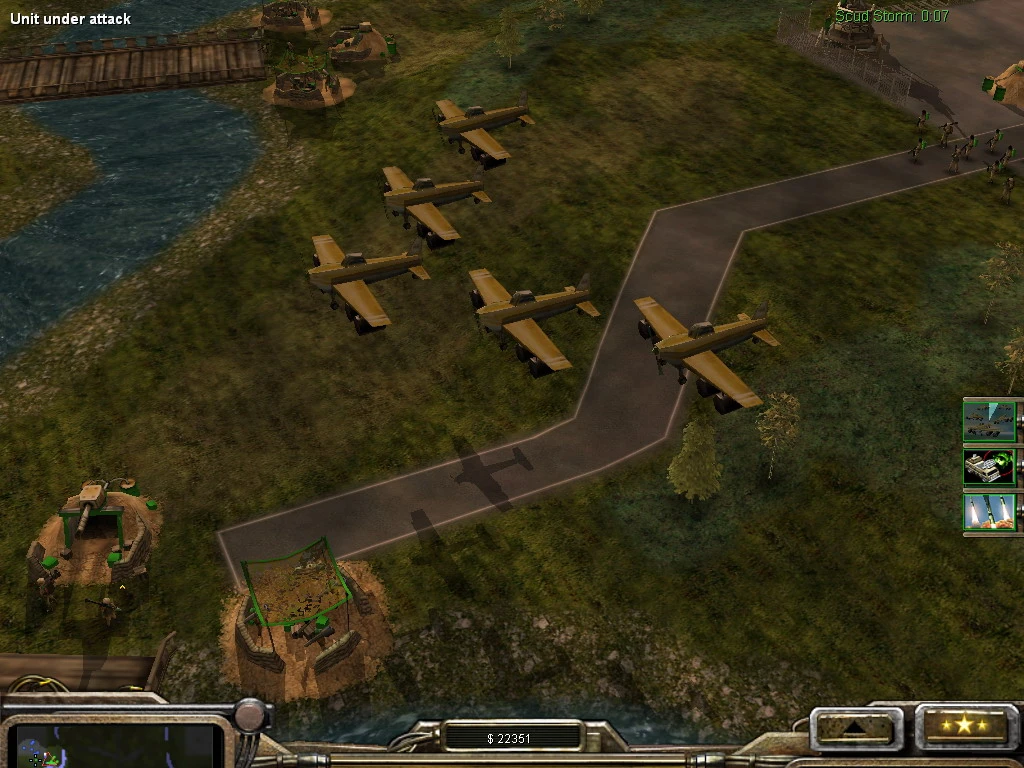
Task: Activate the Scud Storm missile launch shortcut
Action: (989, 511)
